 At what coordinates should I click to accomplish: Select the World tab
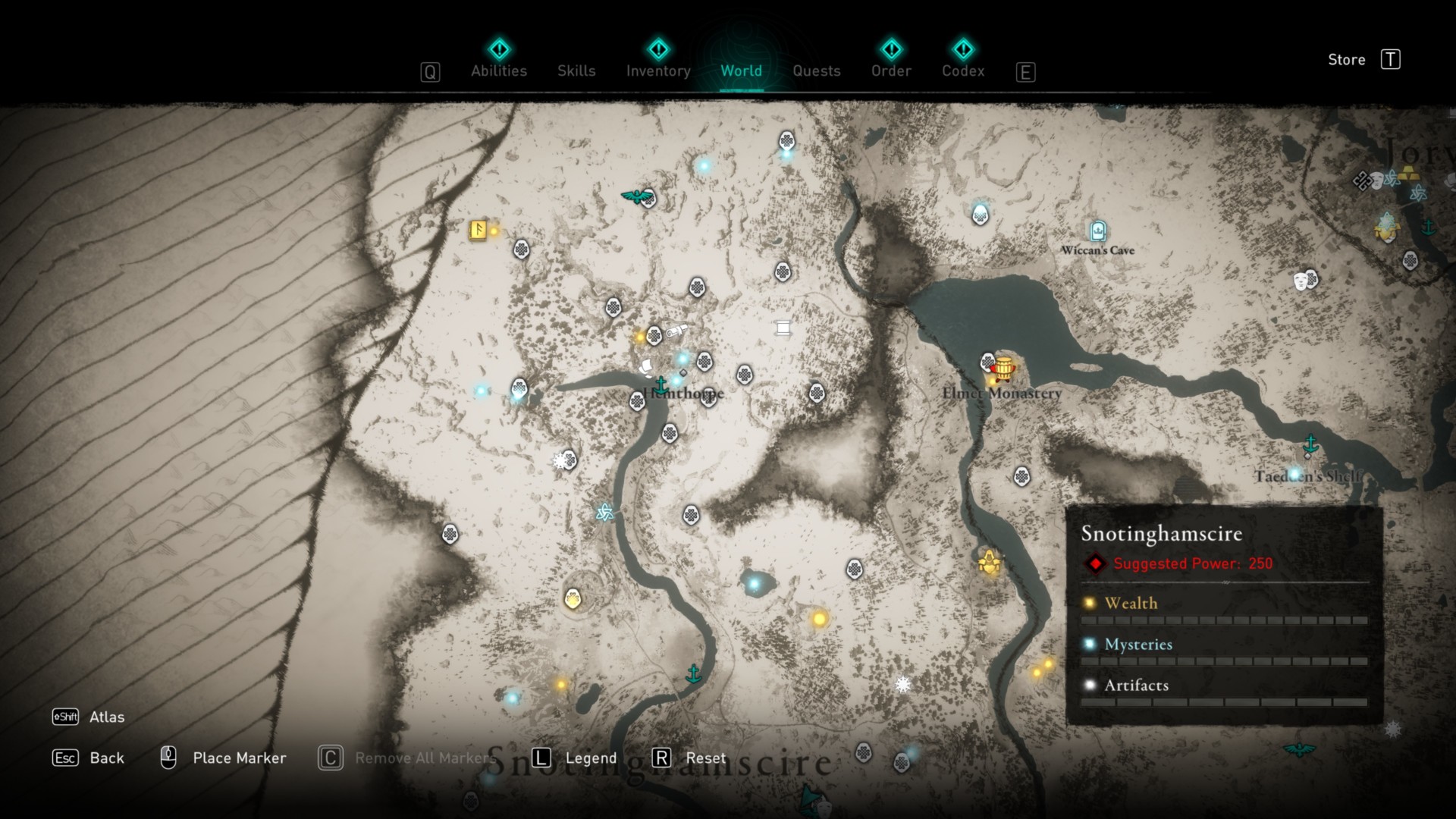[x=741, y=71]
